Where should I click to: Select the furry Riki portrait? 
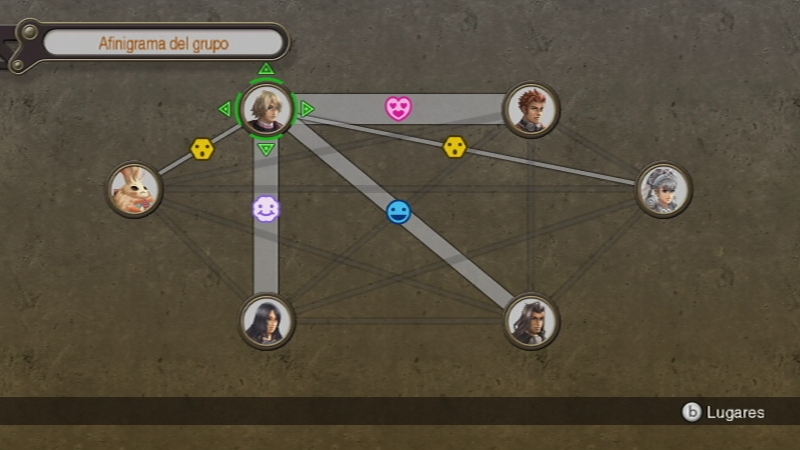(x=134, y=189)
